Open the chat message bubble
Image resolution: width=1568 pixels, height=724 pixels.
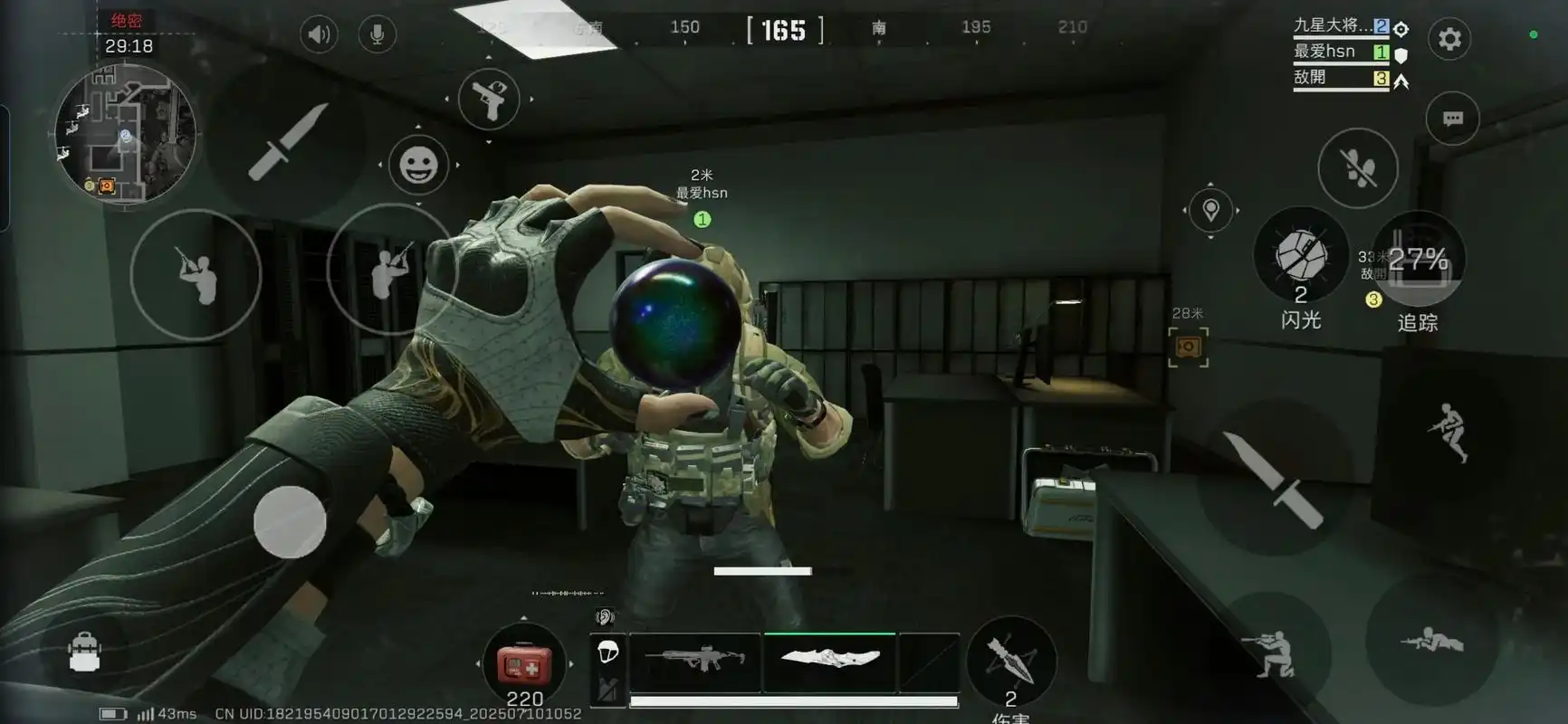(1452, 119)
